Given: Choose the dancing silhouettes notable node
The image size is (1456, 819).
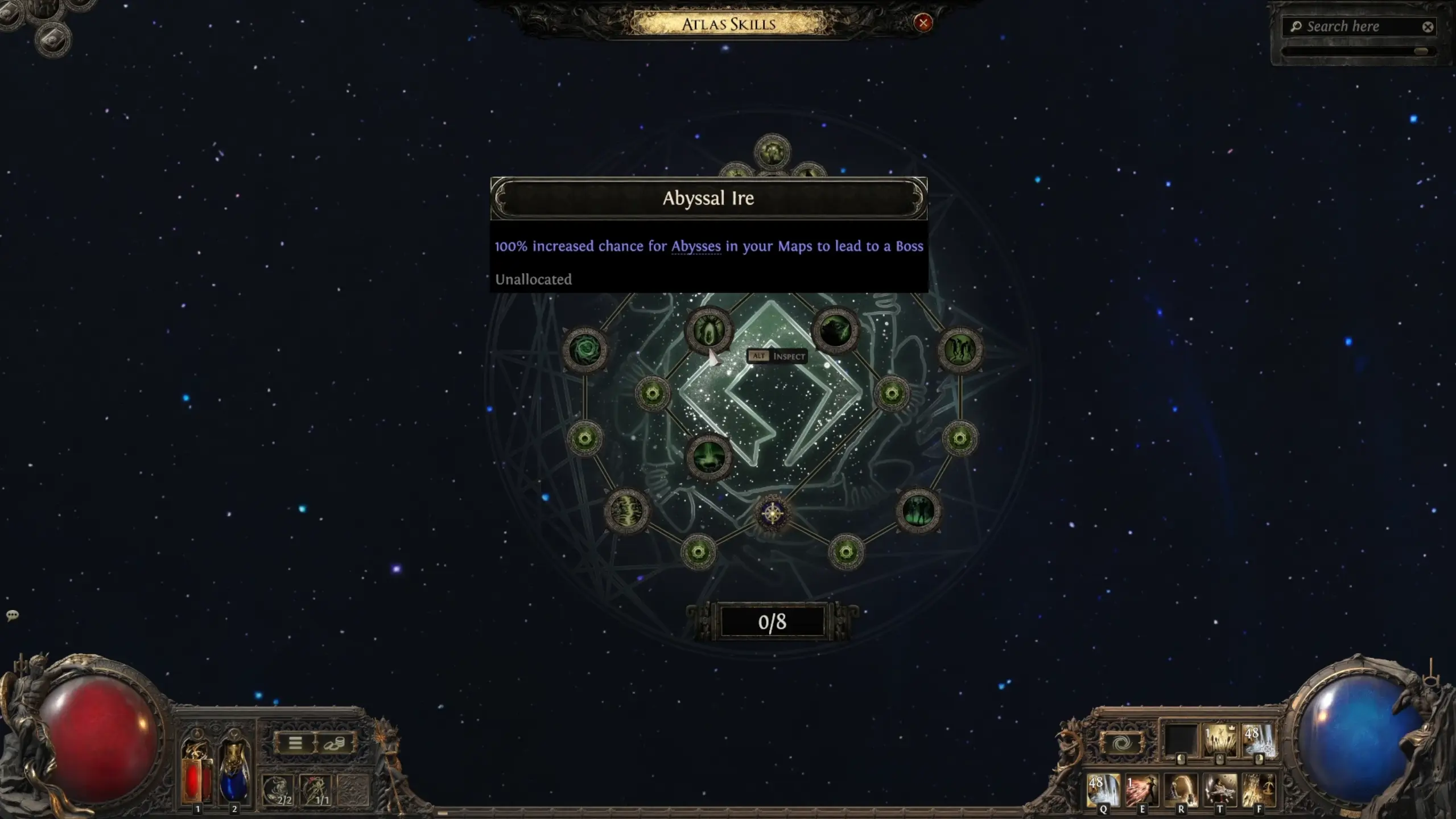Looking at the screenshot, I should tap(960, 349).
